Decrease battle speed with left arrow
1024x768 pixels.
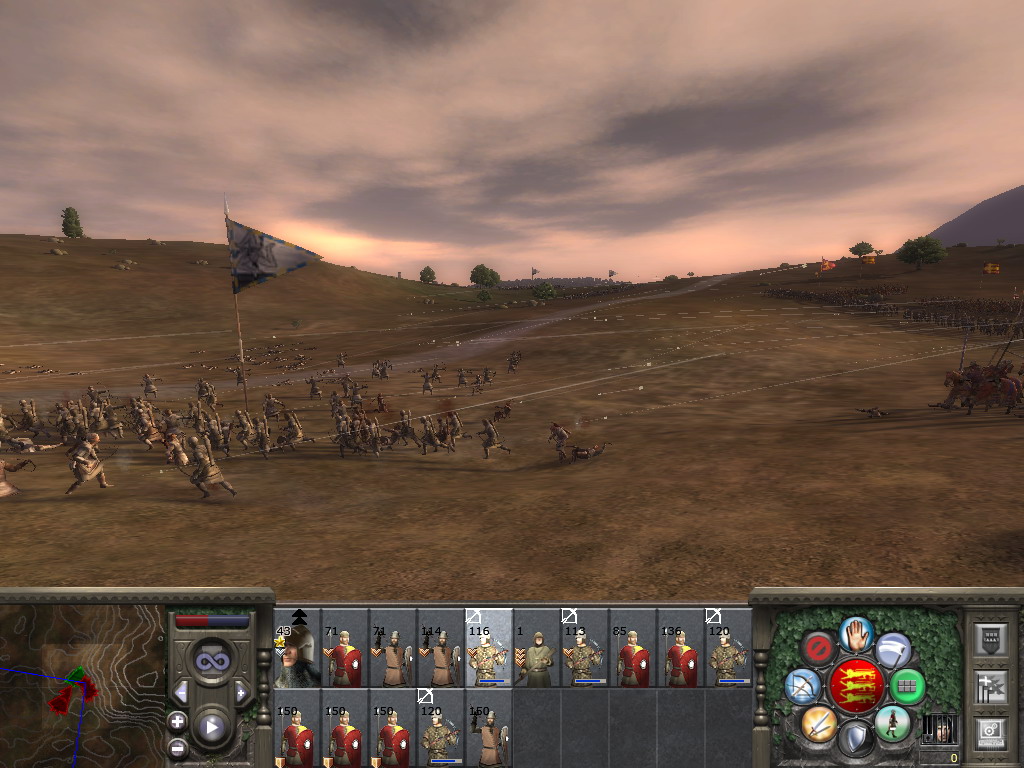(181, 692)
